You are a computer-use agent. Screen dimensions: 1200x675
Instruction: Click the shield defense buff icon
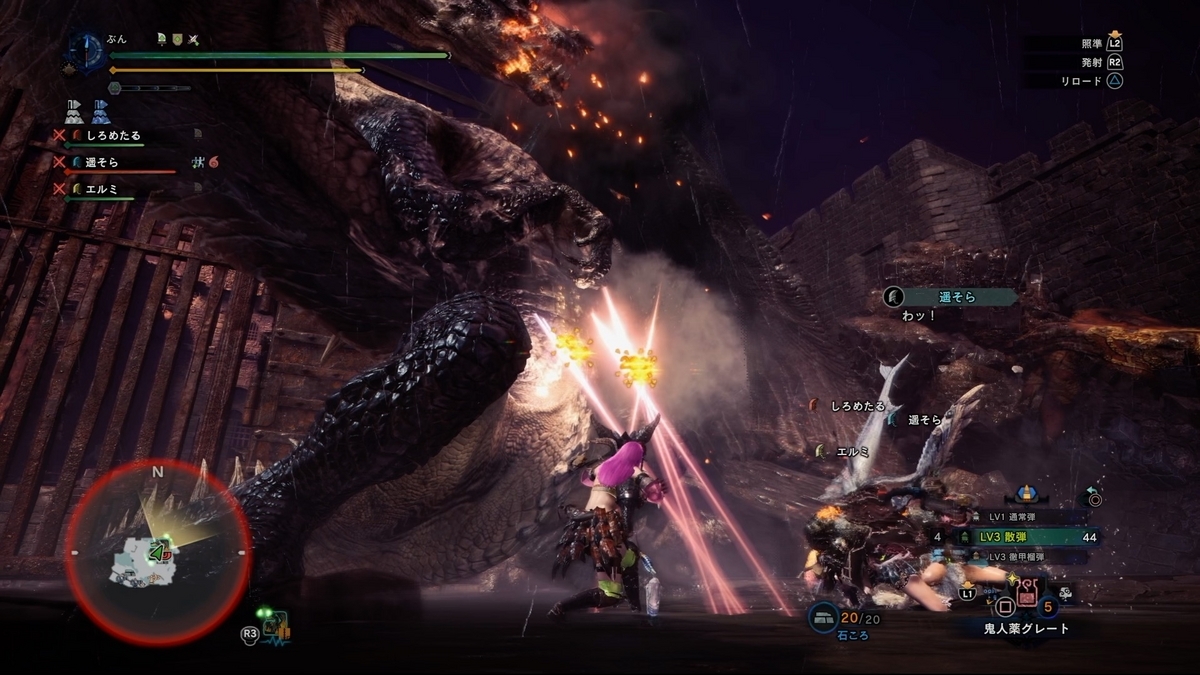177,40
